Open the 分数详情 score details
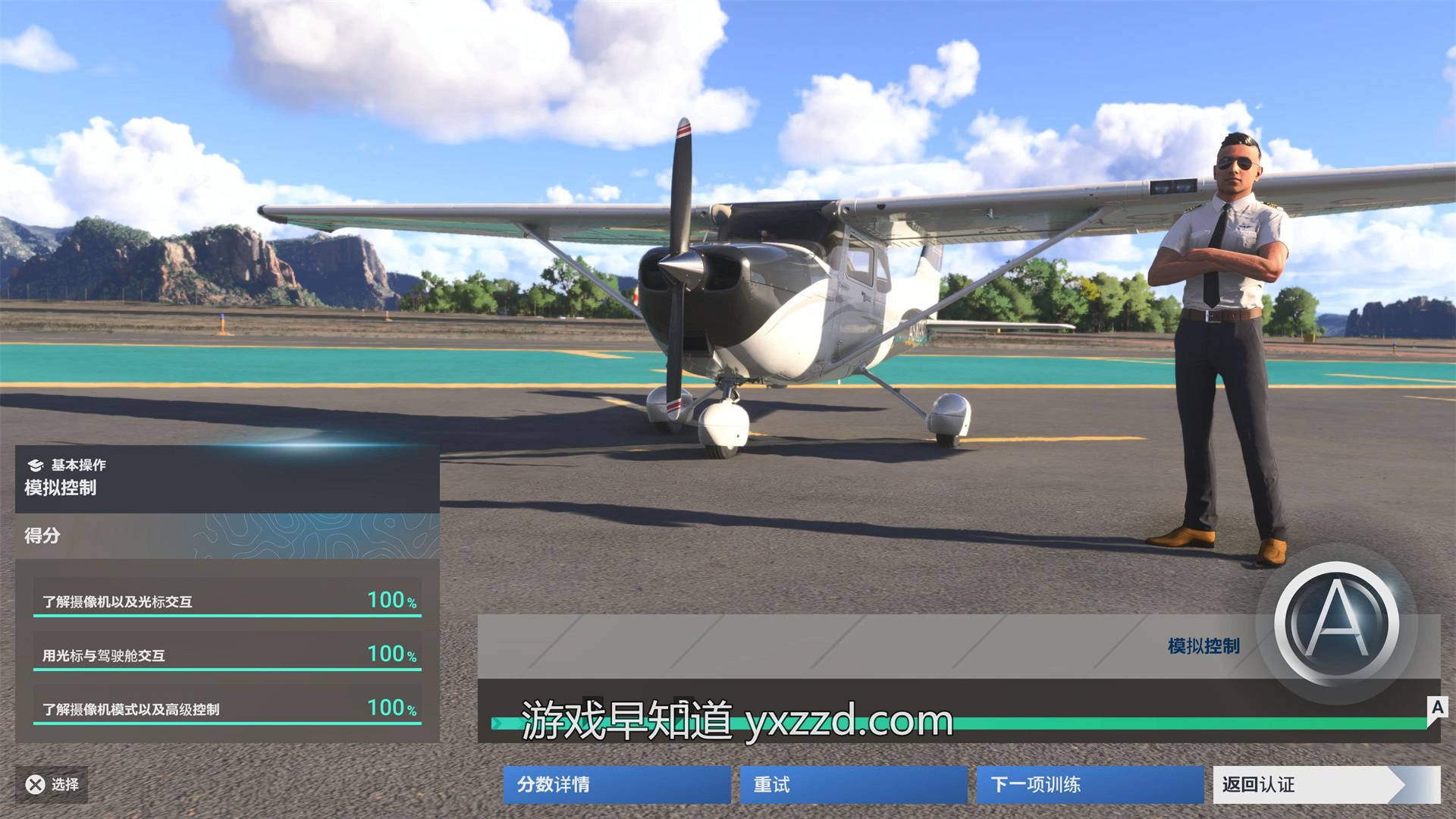 click(616, 784)
